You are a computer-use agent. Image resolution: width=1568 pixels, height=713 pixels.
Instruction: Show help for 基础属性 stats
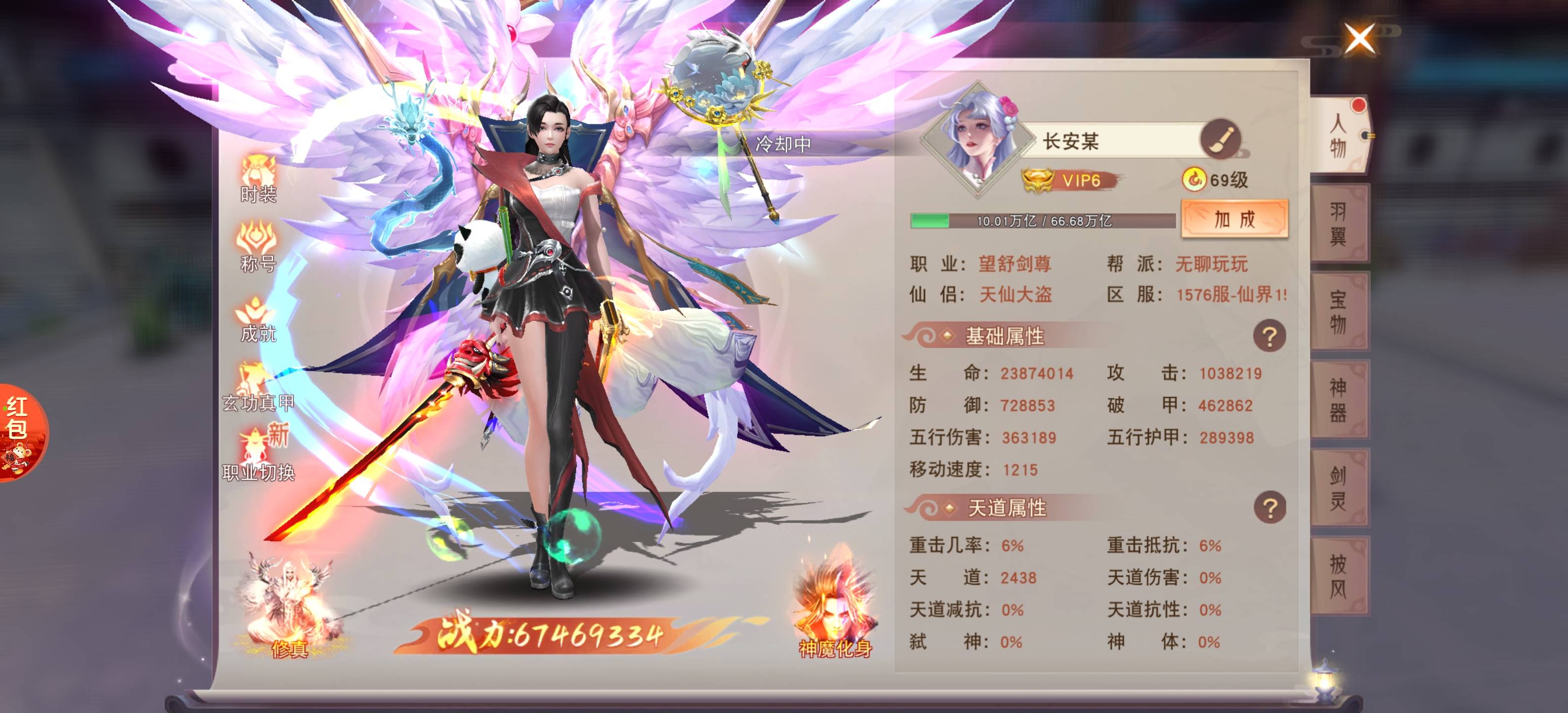(x=1269, y=336)
